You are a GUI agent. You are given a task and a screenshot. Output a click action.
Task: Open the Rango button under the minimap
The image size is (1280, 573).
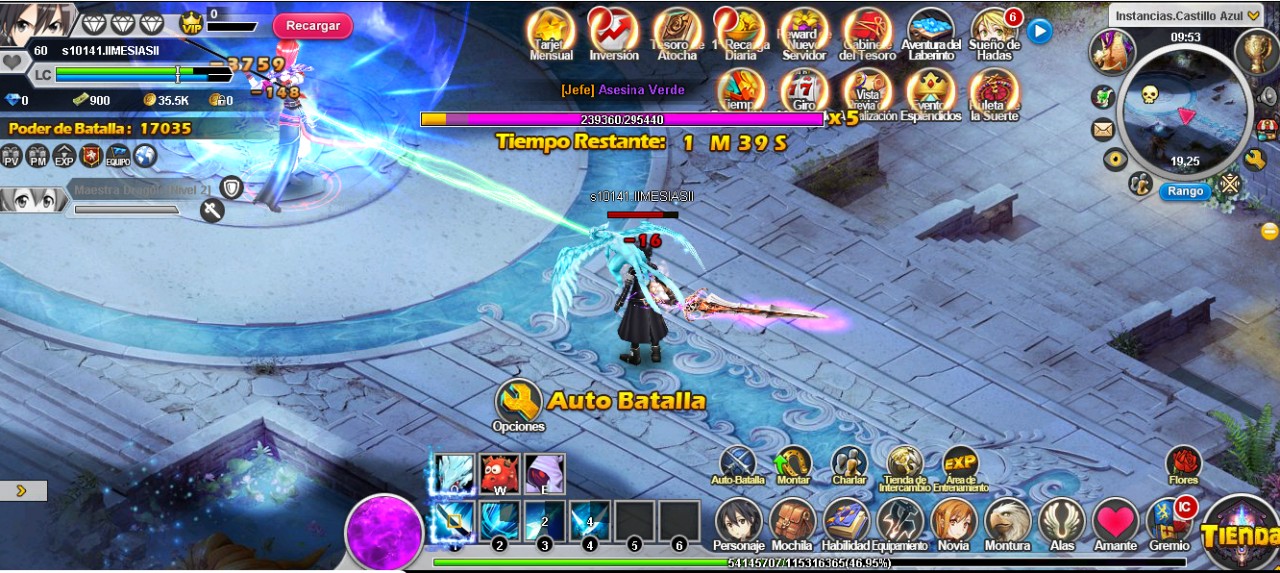[1185, 191]
